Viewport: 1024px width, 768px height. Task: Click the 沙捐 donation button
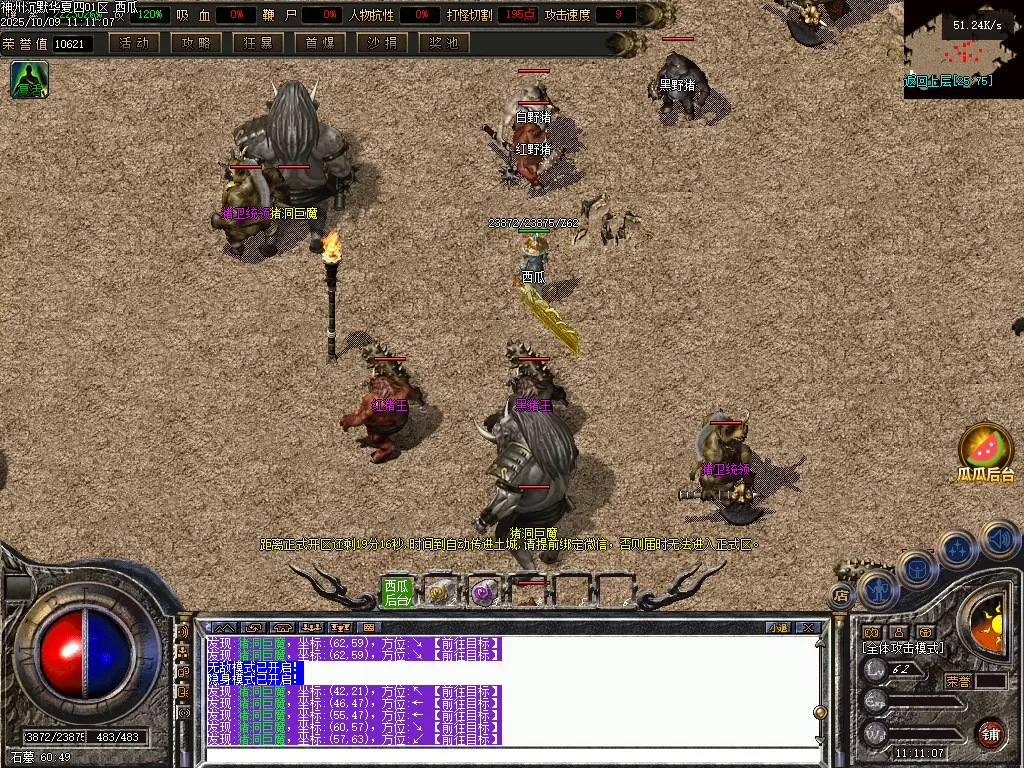point(382,43)
